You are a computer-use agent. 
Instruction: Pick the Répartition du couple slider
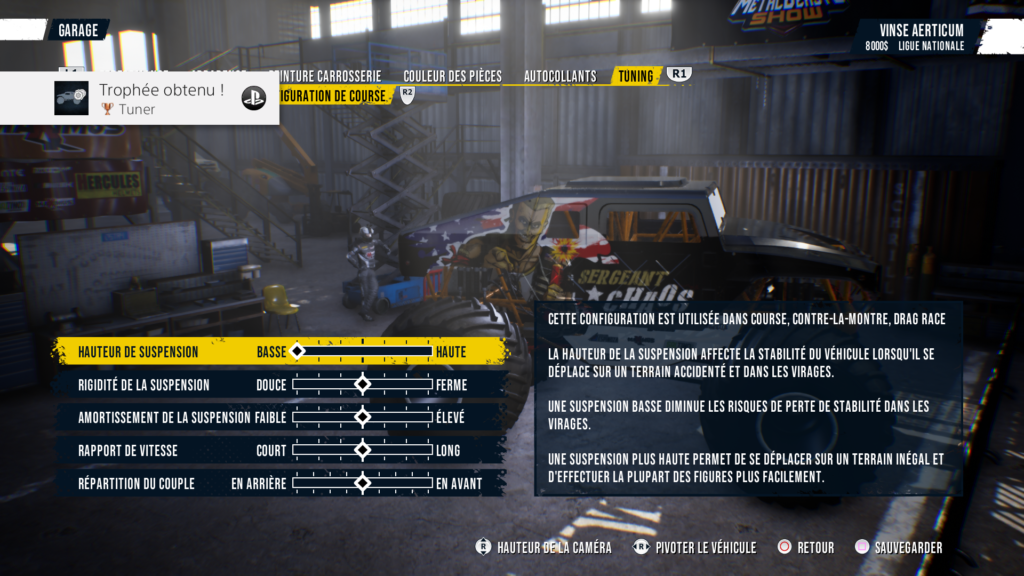pyautogui.click(x=362, y=483)
